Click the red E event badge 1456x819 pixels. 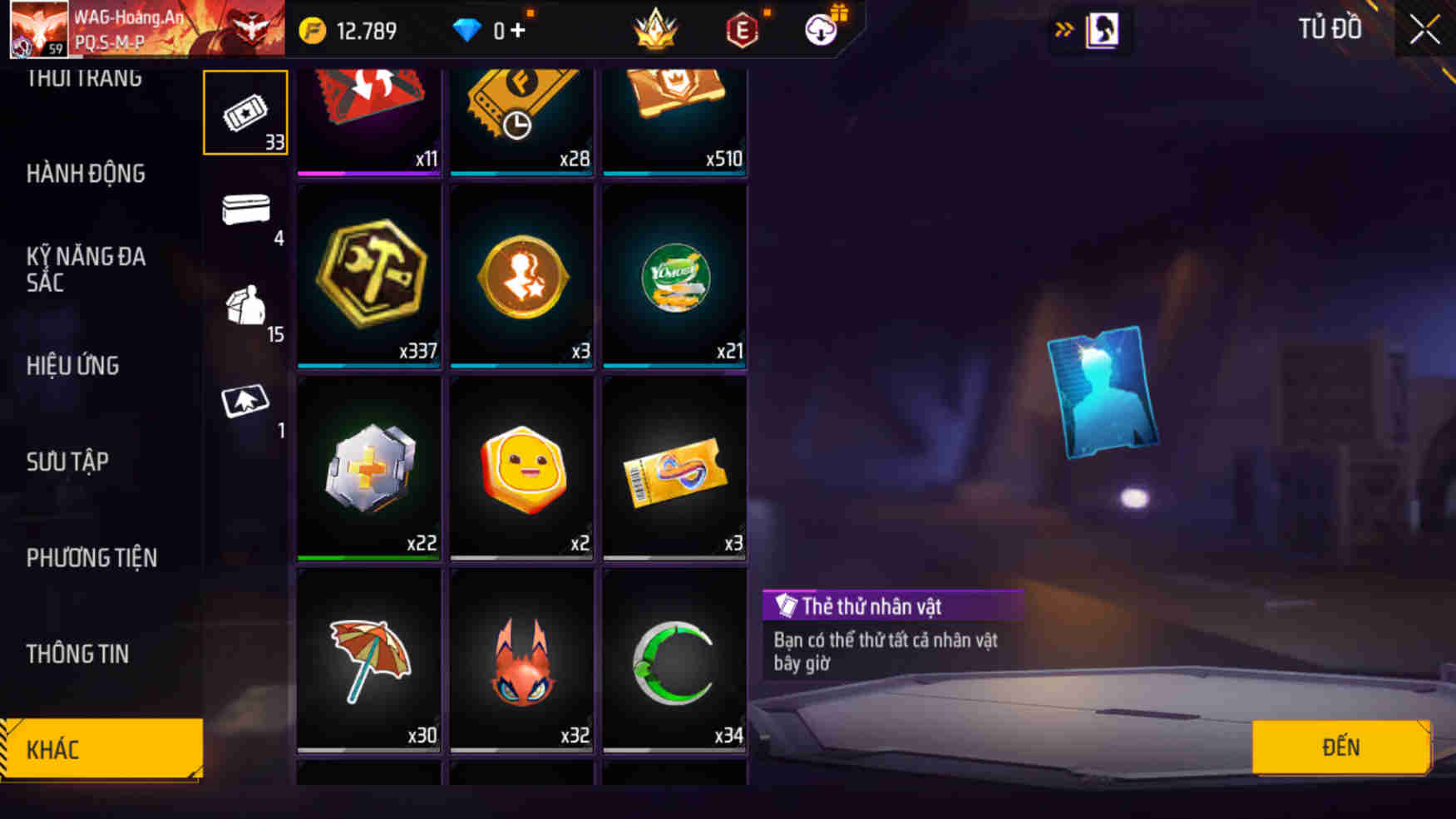tap(743, 28)
